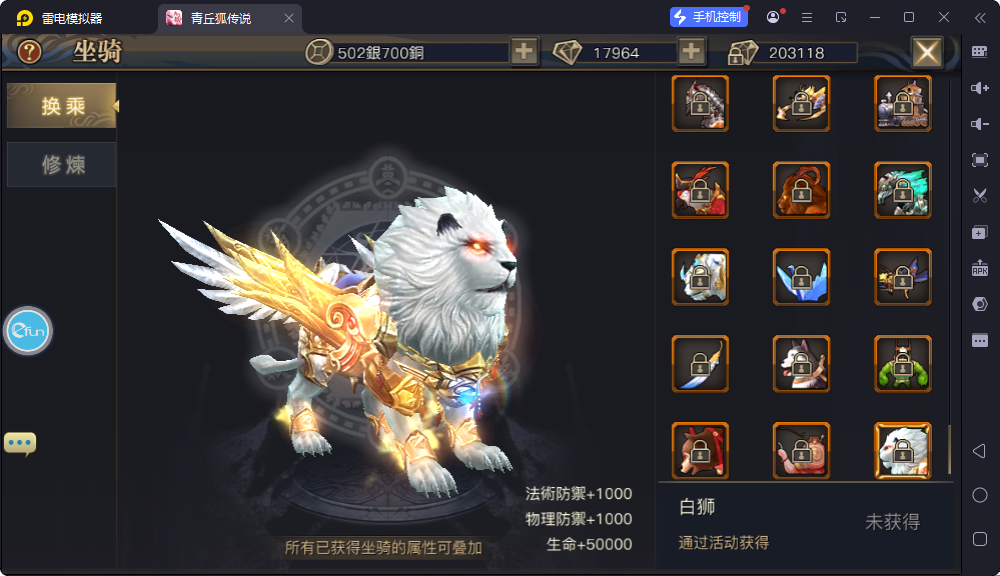Open the question mark help button
The width and height of the screenshot is (1000, 576).
pos(30,52)
